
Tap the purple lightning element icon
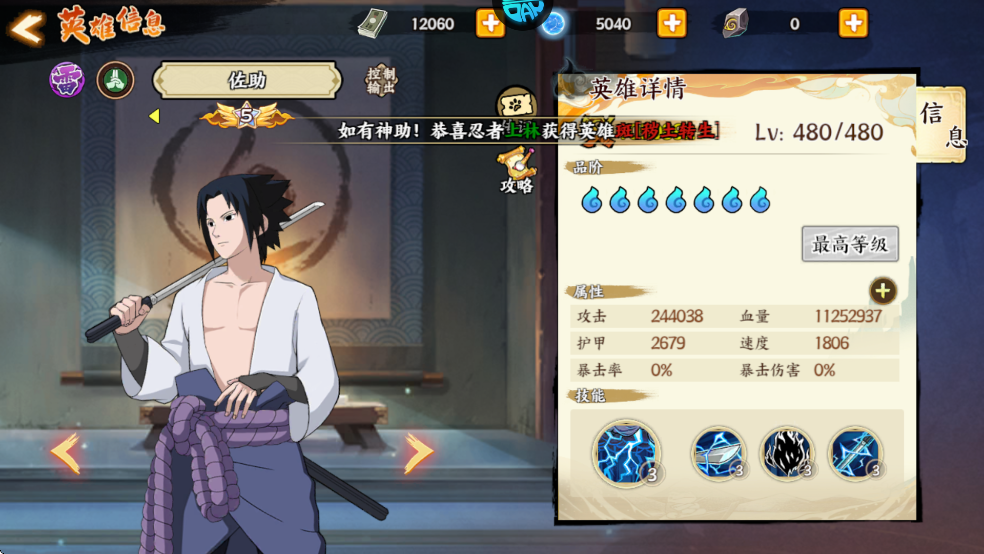(x=67, y=80)
